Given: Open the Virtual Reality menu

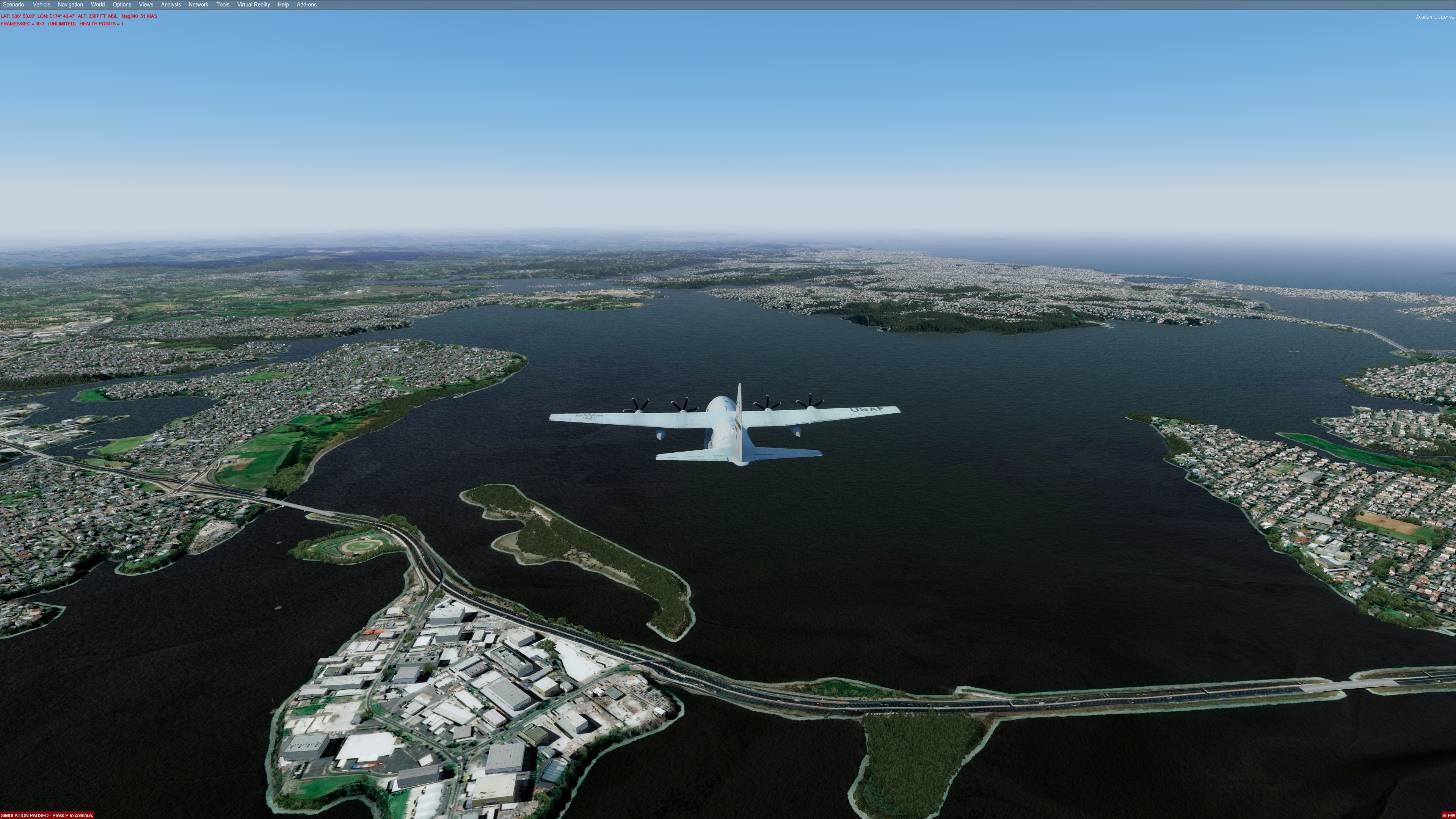Looking at the screenshot, I should pyautogui.click(x=253, y=5).
